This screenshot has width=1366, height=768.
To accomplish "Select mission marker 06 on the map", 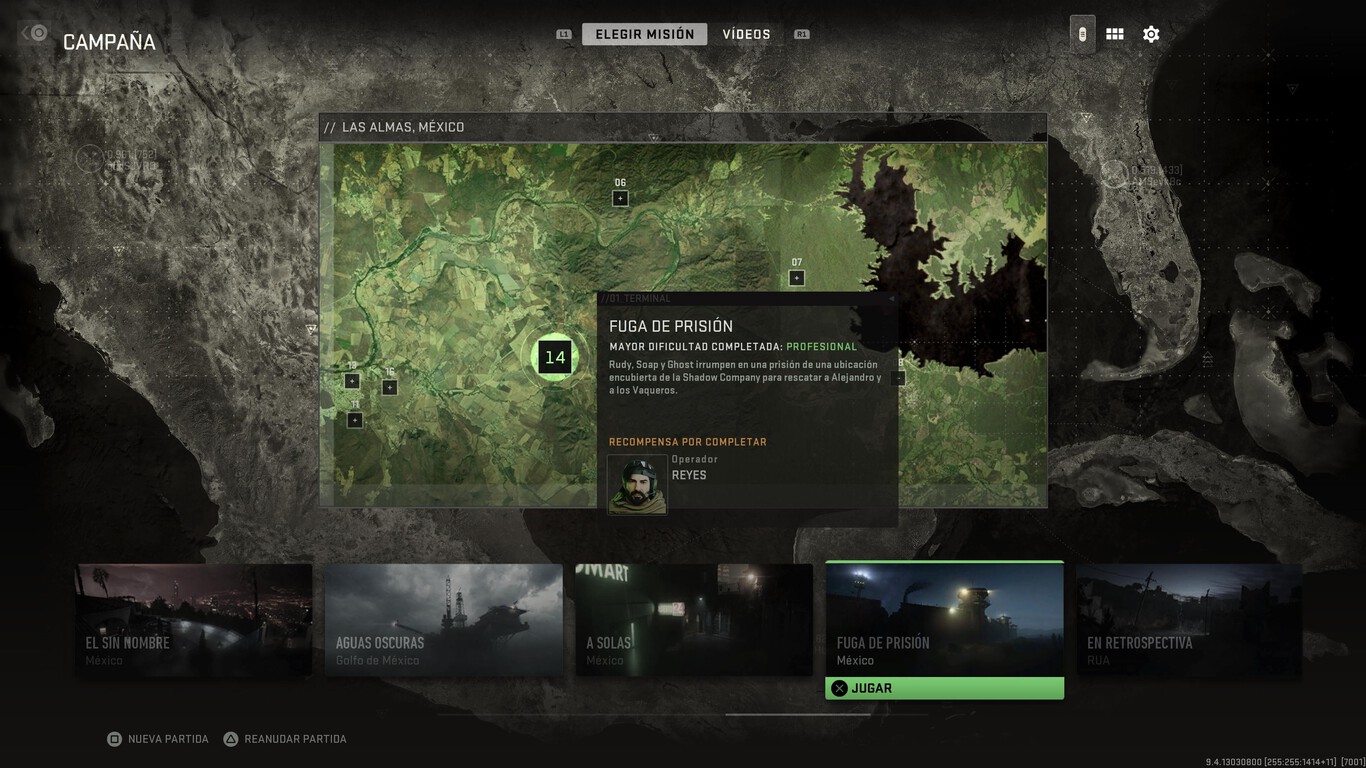I will (621, 197).
